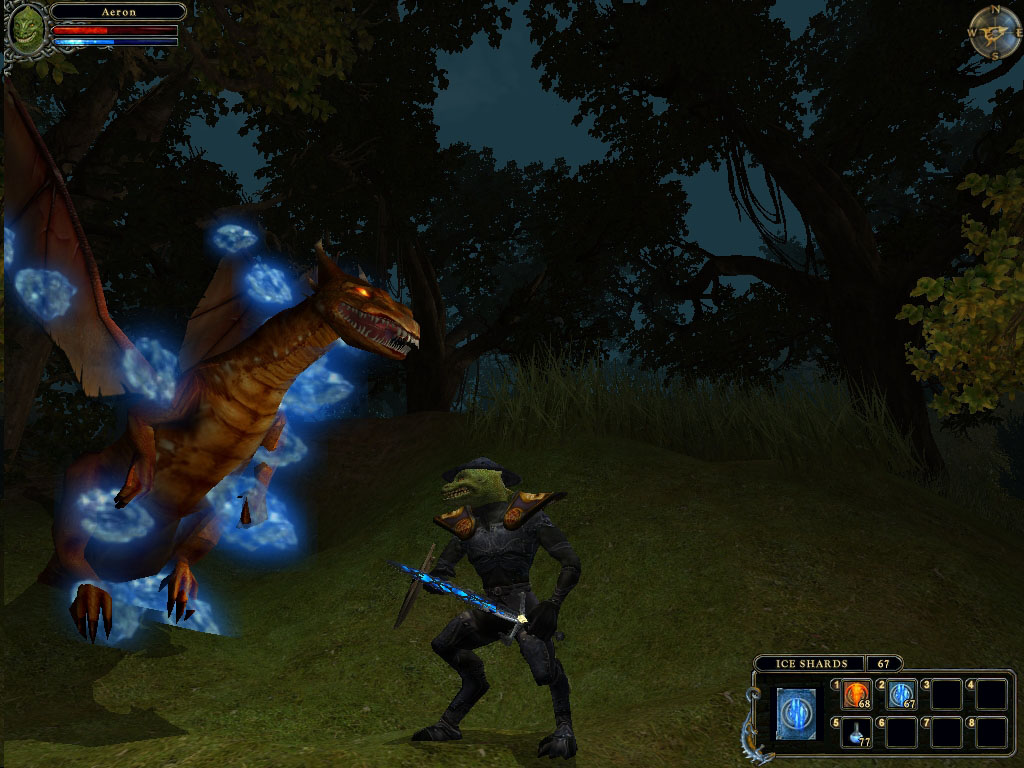
Task: Click the compass in the corner
Action: [x=994, y=32]
